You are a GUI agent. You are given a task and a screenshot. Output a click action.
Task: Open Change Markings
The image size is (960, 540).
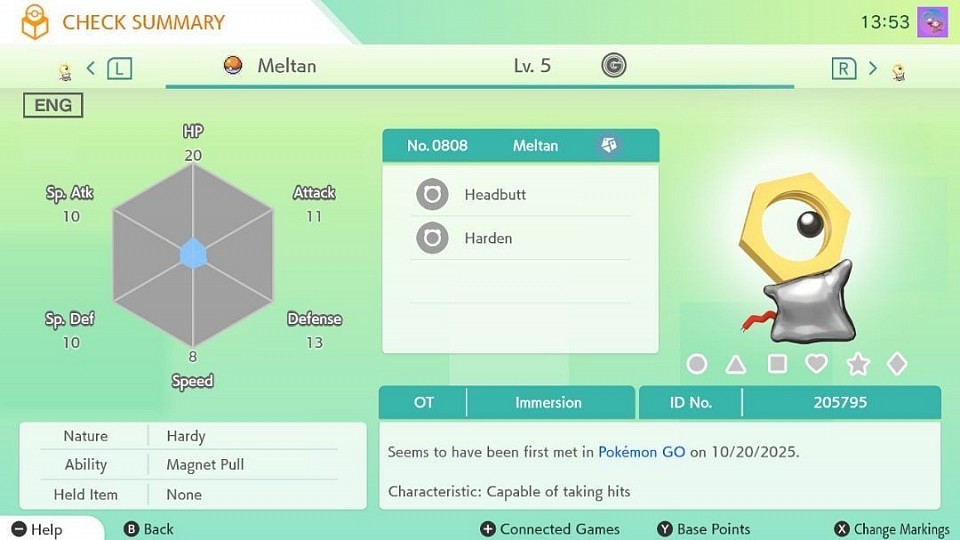(892, 529)
